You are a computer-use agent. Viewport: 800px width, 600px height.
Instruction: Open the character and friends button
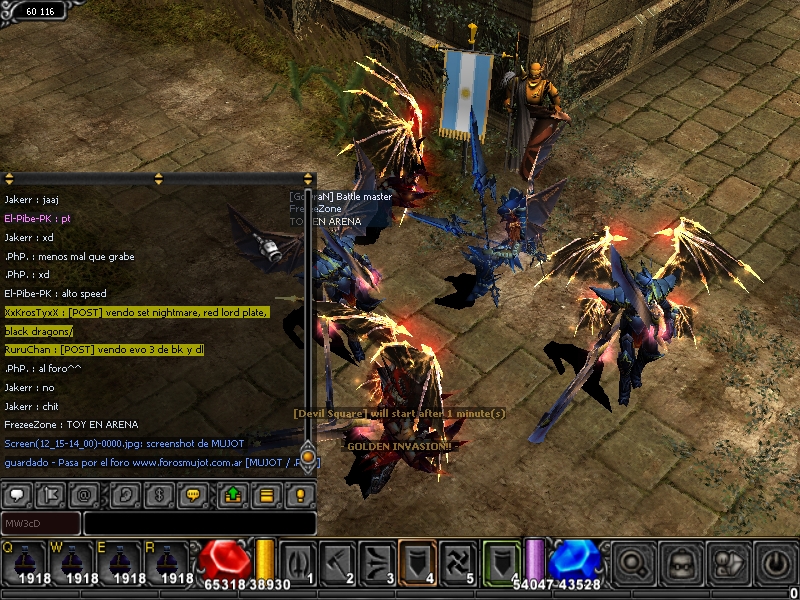[x=729, y=563]
